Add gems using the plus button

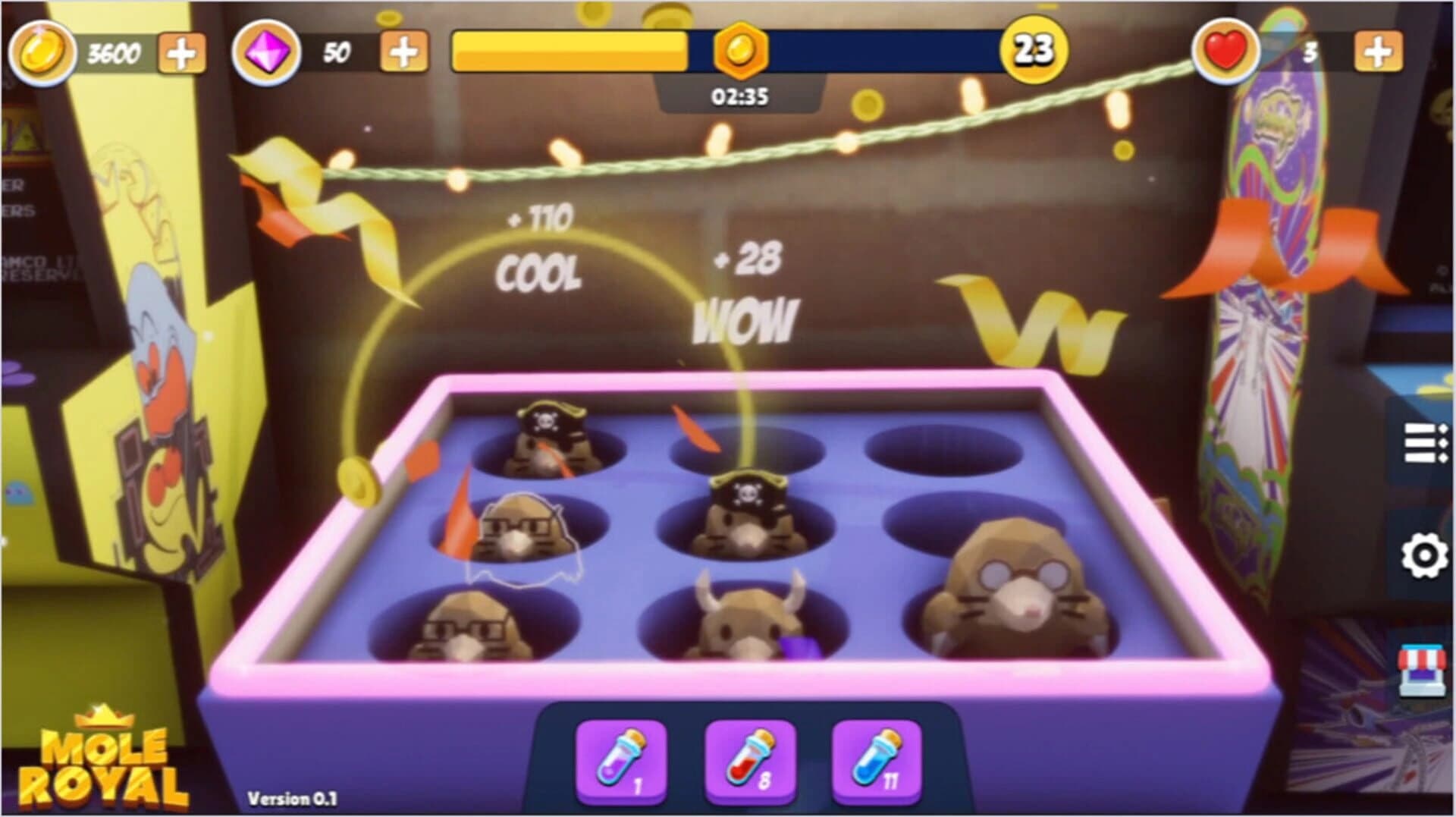tap(403, 52)
